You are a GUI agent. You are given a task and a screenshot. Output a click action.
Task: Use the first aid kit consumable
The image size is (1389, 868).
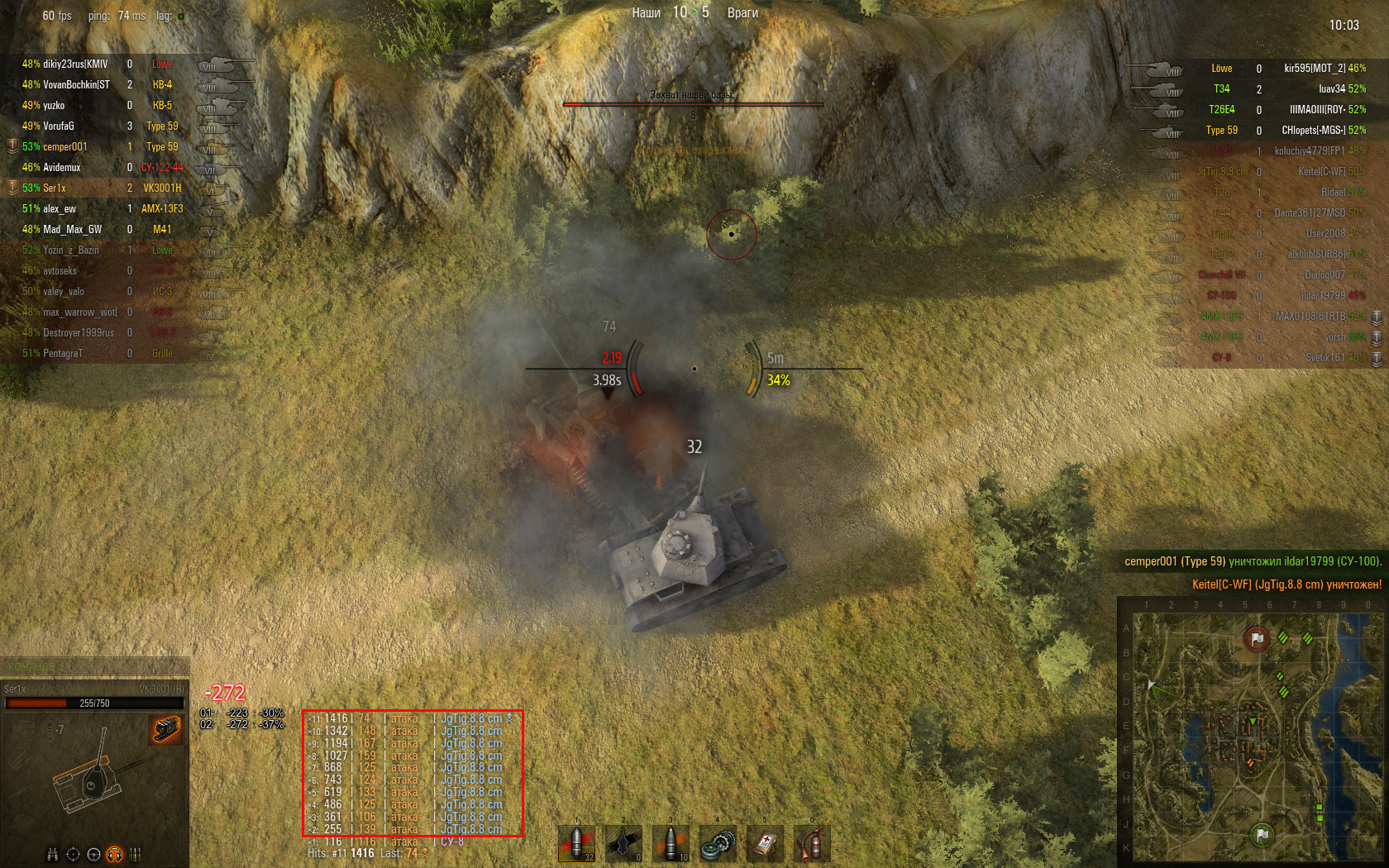point(765,843)
